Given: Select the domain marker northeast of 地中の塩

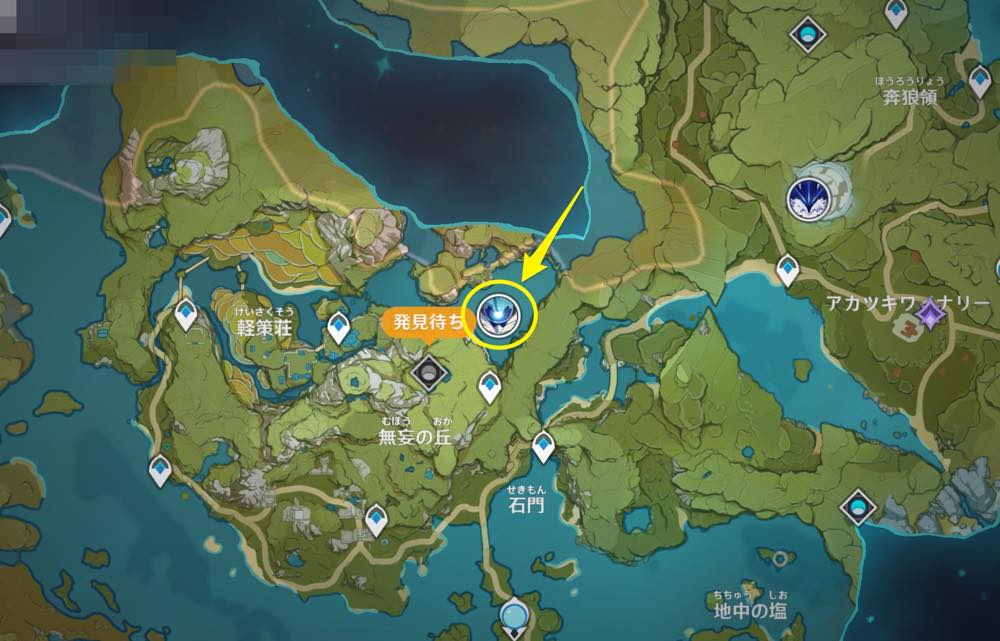Looking at the screenshot, I should point(858,507).
